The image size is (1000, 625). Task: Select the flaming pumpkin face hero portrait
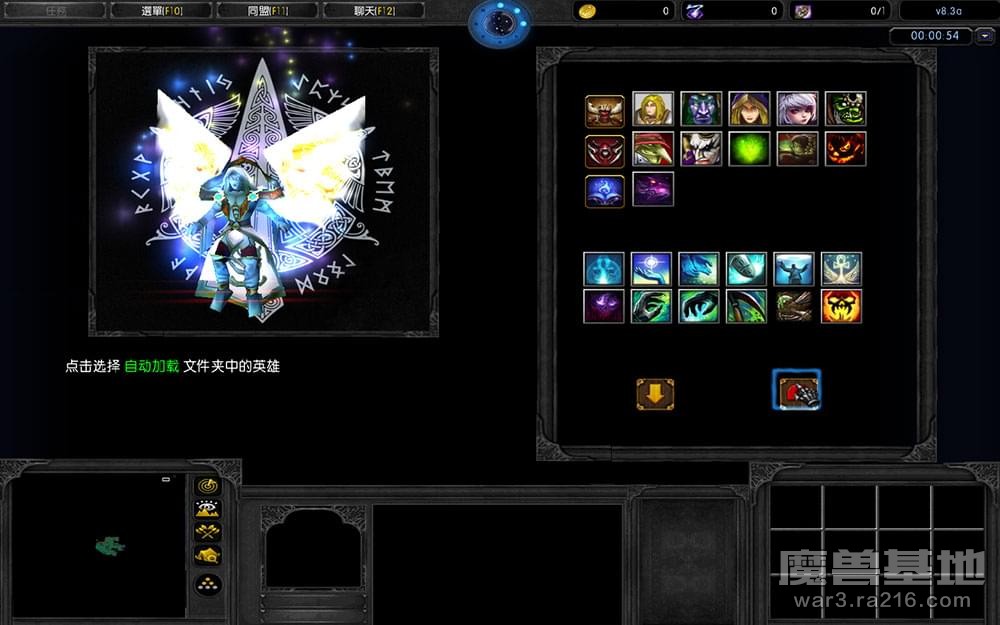846,149
